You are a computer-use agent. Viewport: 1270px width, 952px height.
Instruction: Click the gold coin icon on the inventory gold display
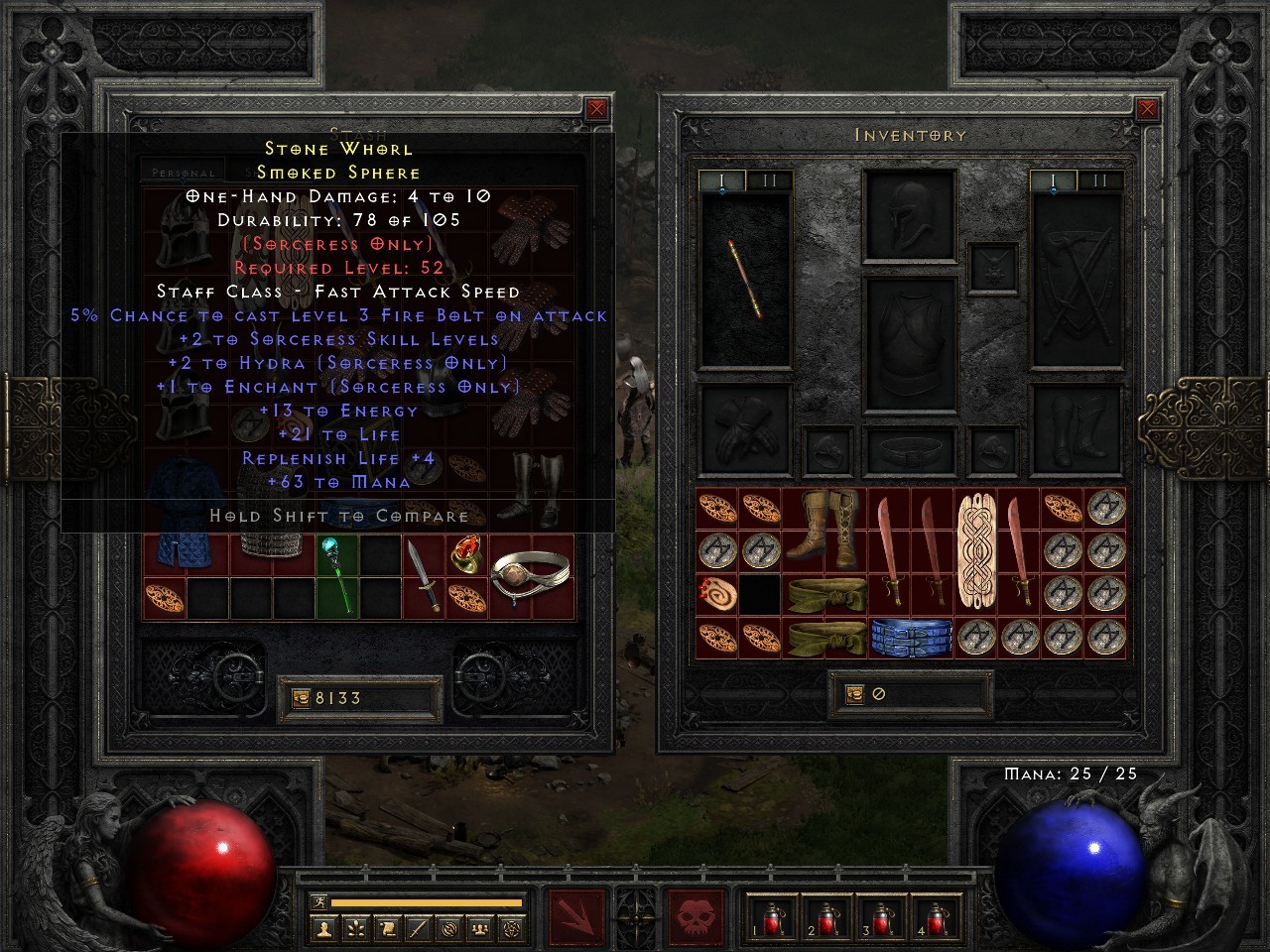tap(855, 694)
